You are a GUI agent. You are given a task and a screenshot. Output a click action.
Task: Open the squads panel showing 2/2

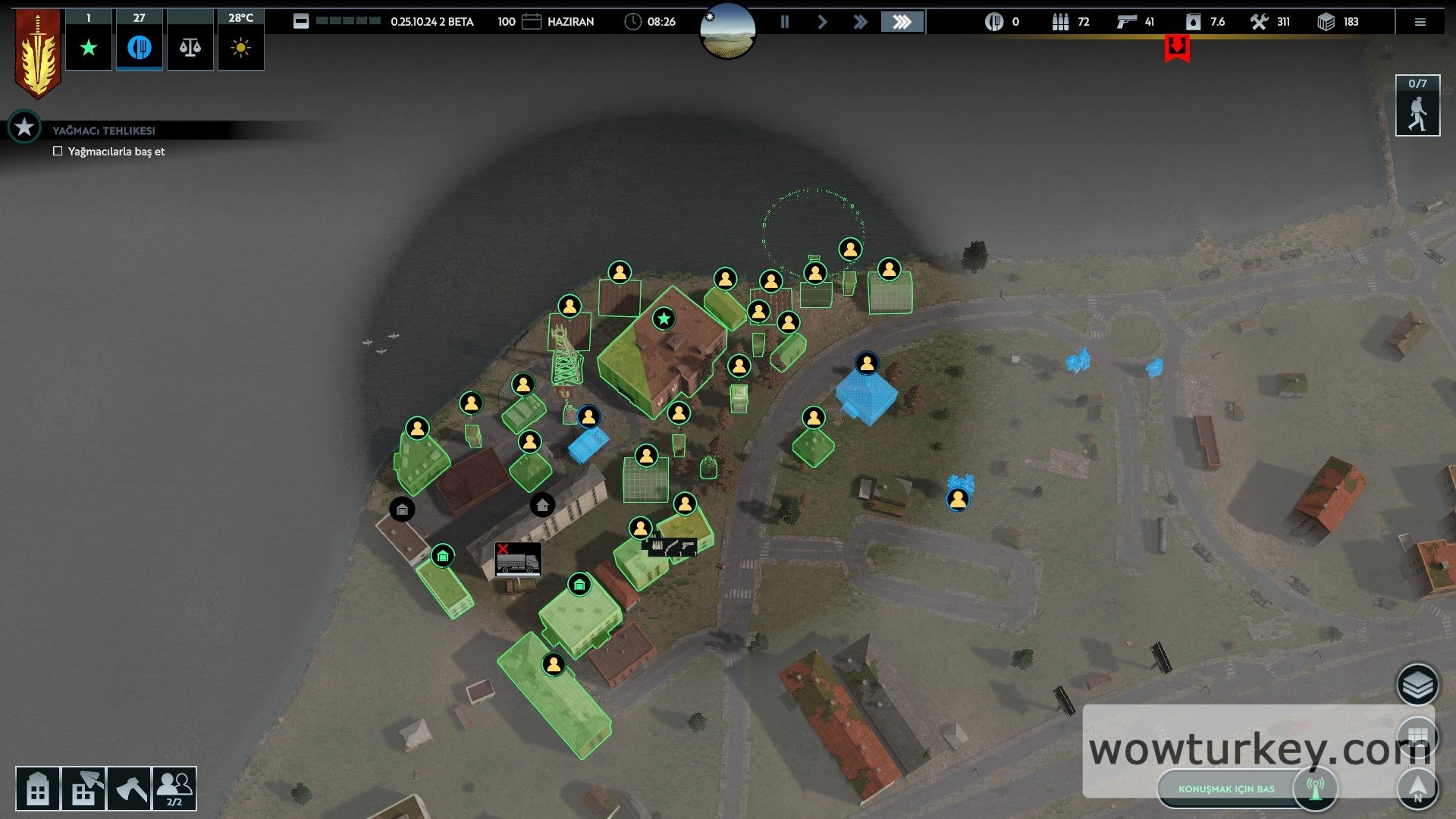(x=174, y=789)
